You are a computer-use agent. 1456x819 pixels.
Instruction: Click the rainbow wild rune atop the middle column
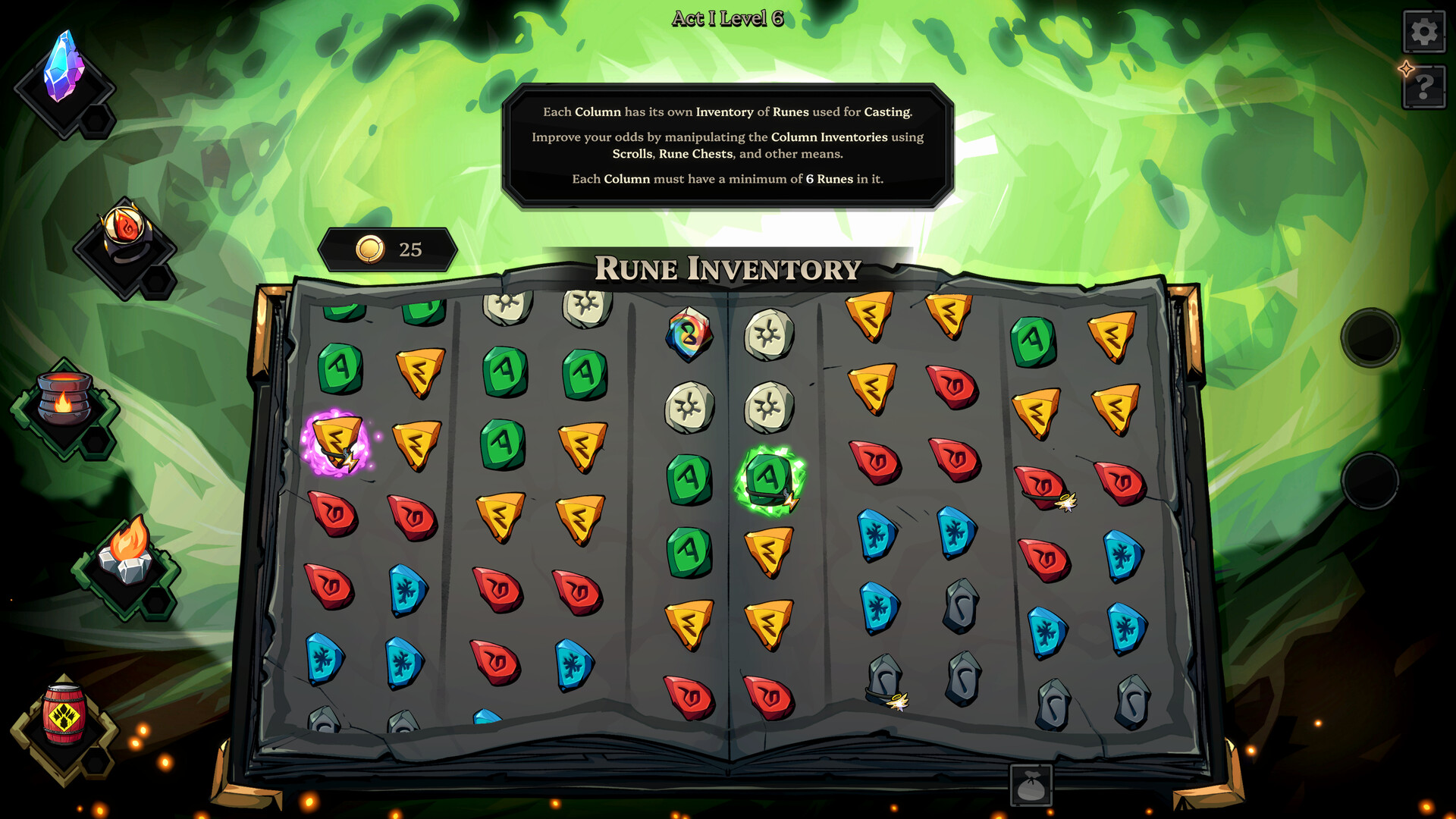(x=689, y=334)
